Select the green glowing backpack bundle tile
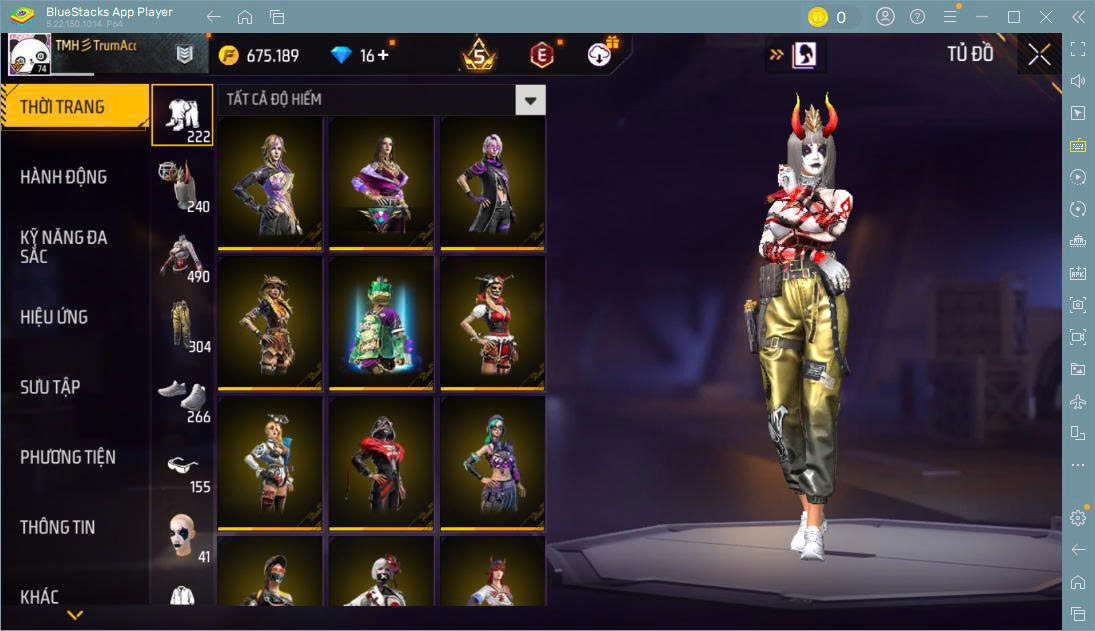The height and width of the screenshot is (631, 1095). 381,322
